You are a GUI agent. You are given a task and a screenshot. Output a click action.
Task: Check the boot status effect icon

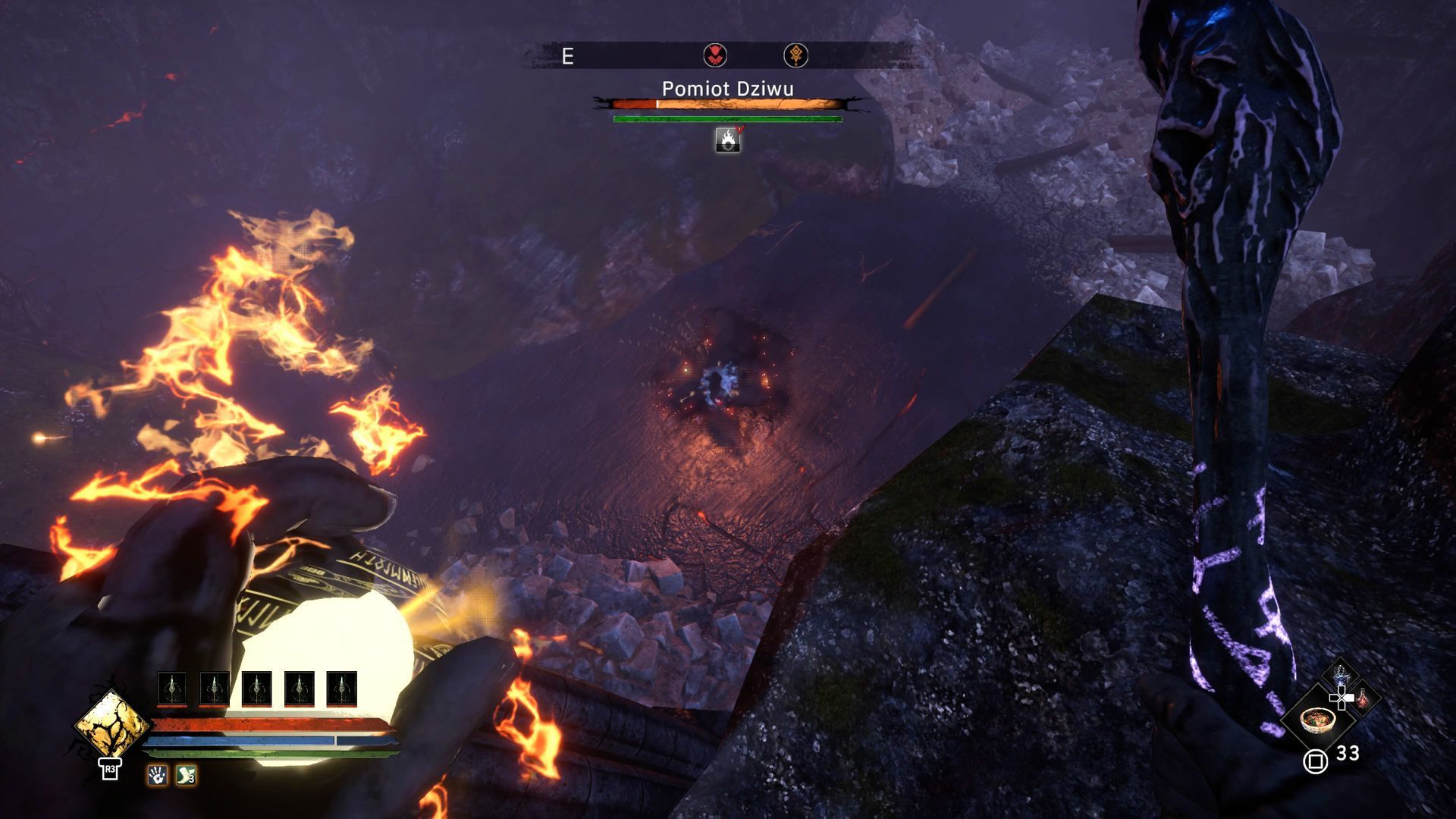(186, 775)
